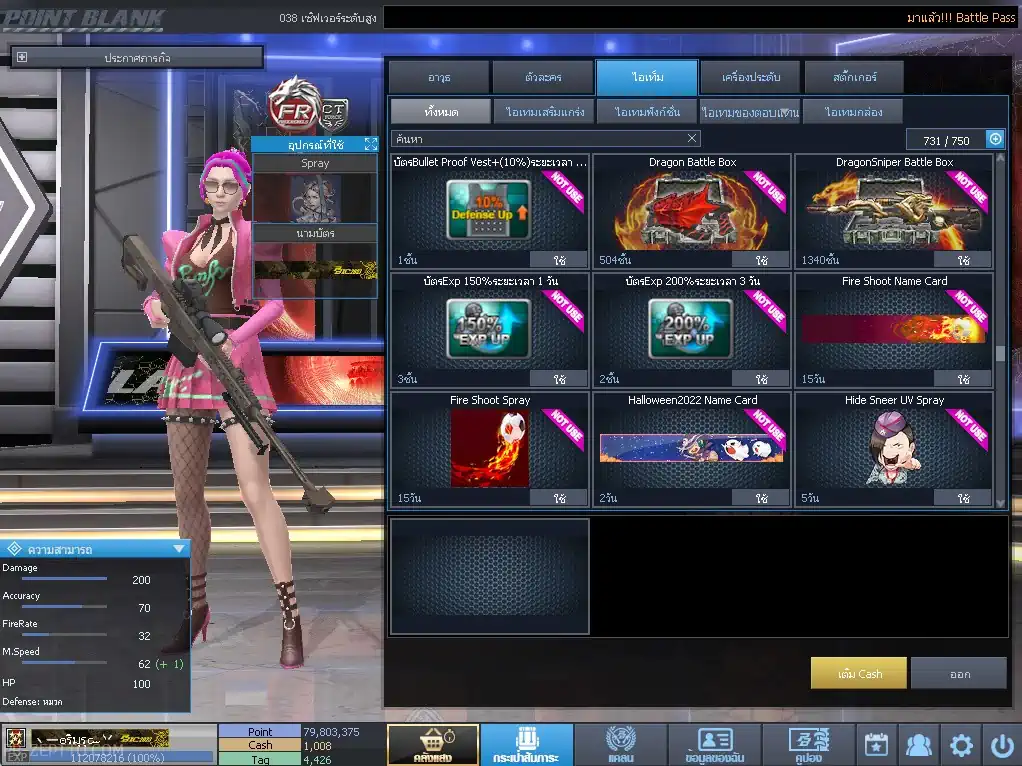Click the power icon to quit

pyautogui.click(x=1003, y=745)
